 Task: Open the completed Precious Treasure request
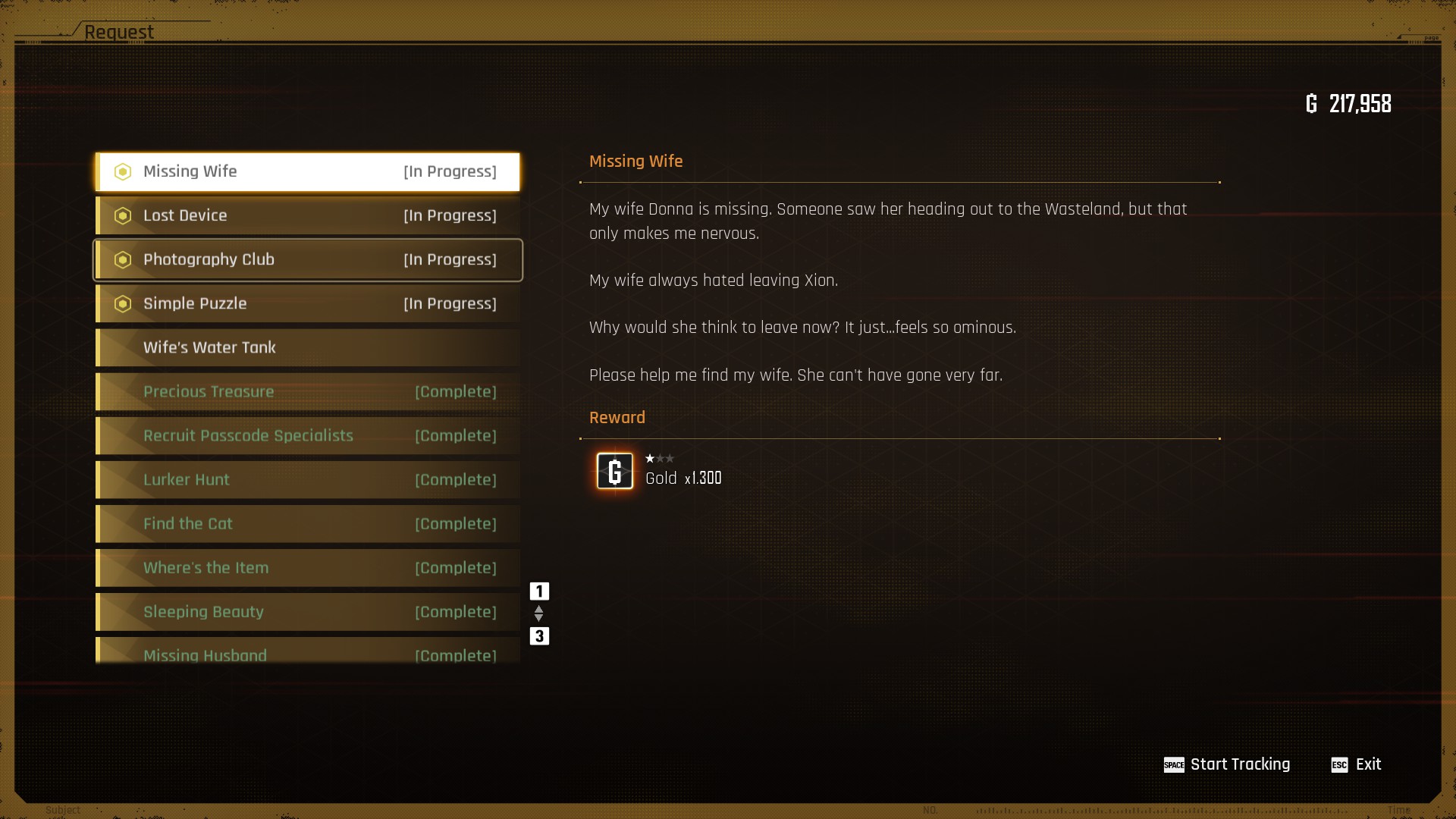tap(307, 392)
